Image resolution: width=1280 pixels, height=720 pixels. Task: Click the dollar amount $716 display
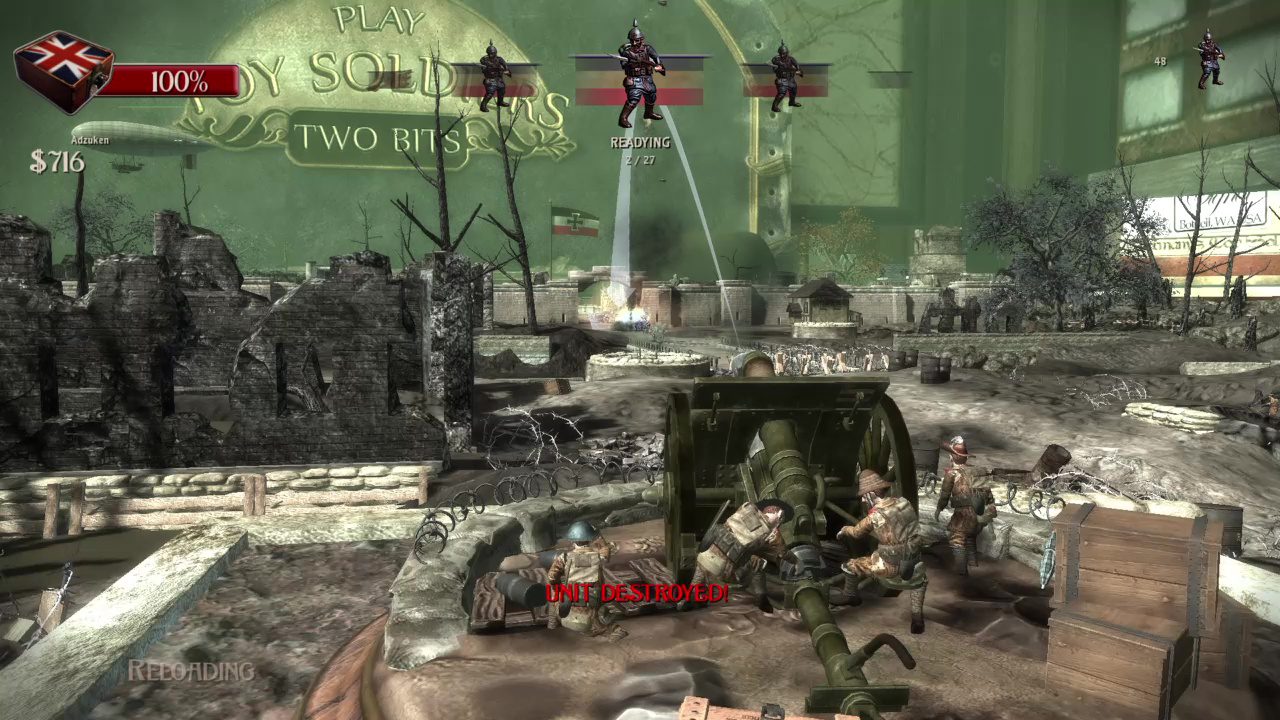point(58,160)
